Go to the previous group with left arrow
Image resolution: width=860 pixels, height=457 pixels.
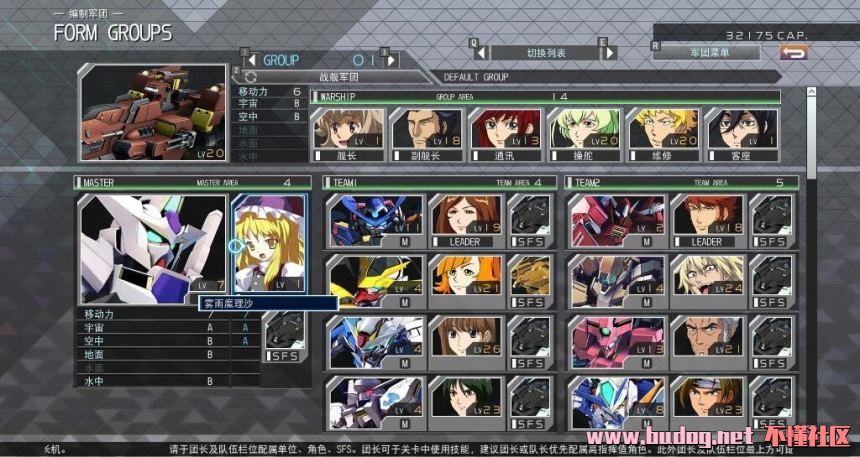click(251, 60)
